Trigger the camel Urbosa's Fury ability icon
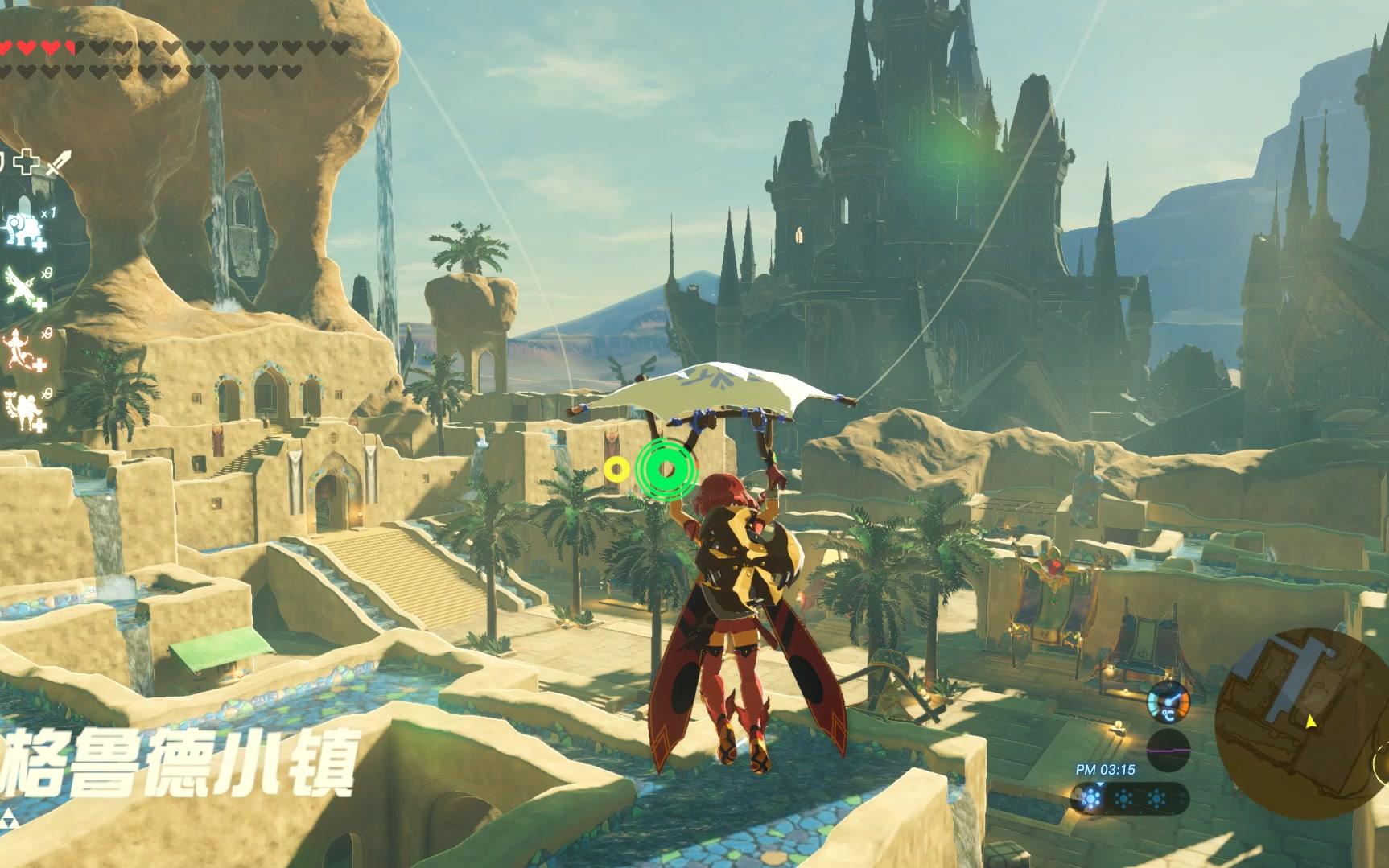Image resolution: width=1389 pixels, height=868 pixels. click(x=22, y=408)
